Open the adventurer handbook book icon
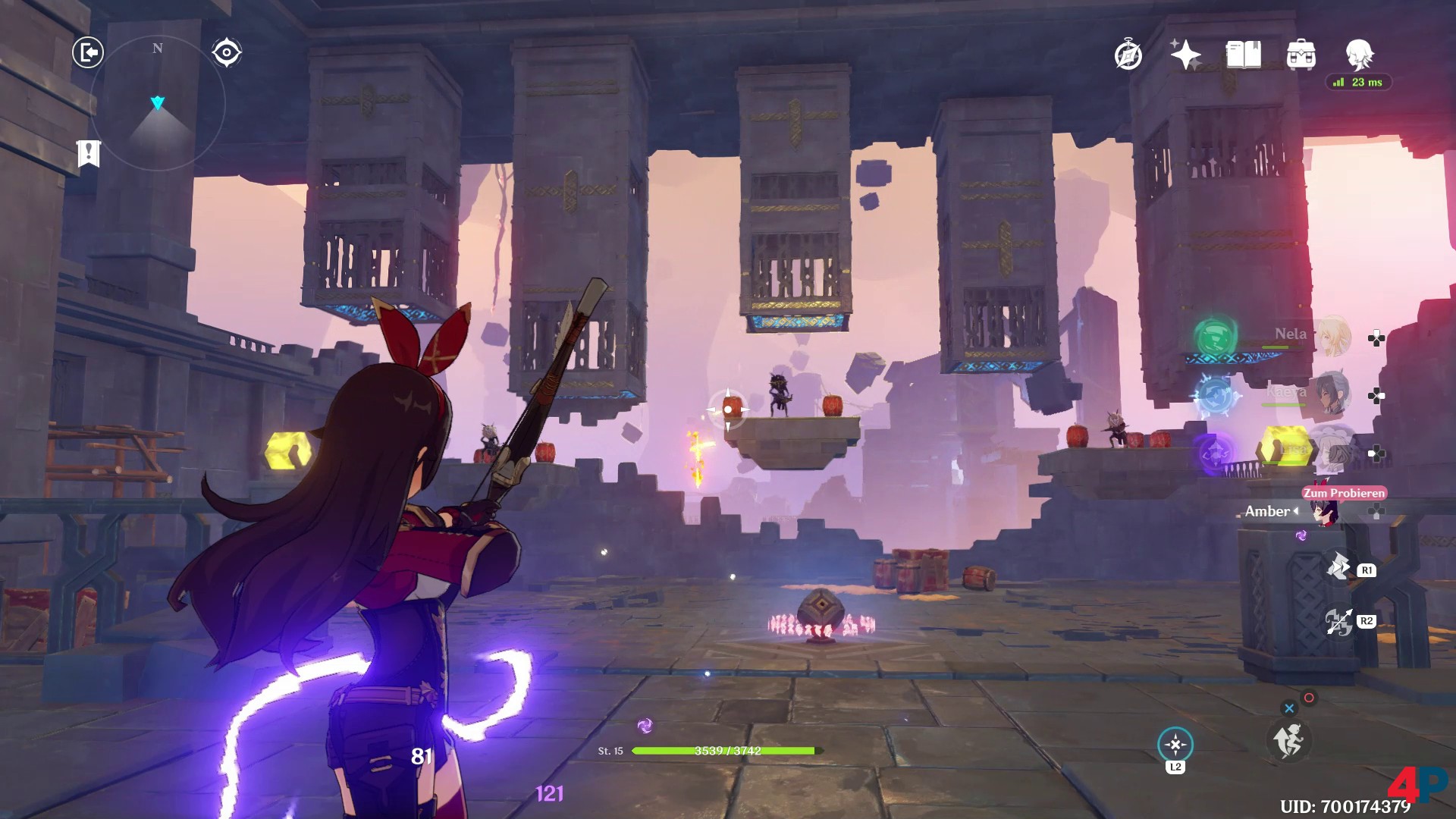Viewport: 1456px width, 819px height. coord(1244,55)
